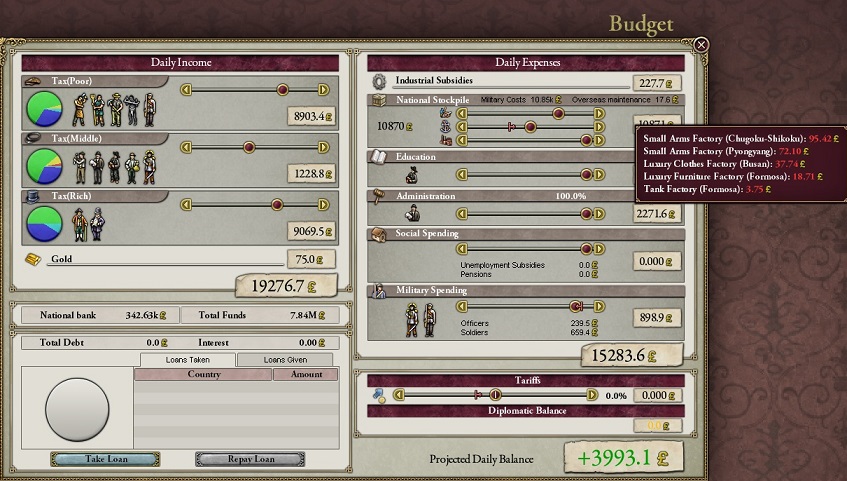Adjust the Military Spending slider

(575, 306)
